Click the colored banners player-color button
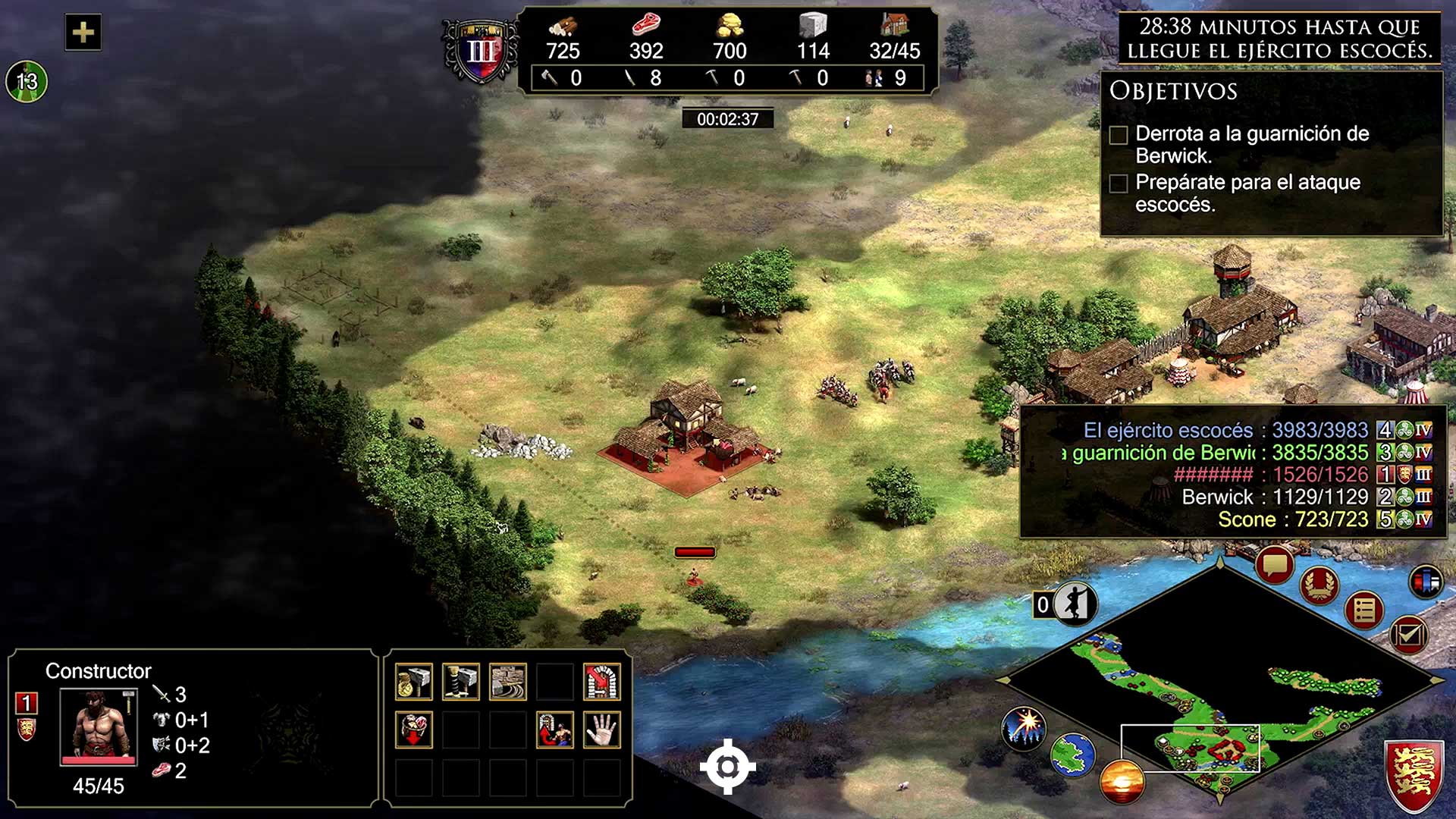The height and width of the screenshot is (819, 1456). point(1426,582)
